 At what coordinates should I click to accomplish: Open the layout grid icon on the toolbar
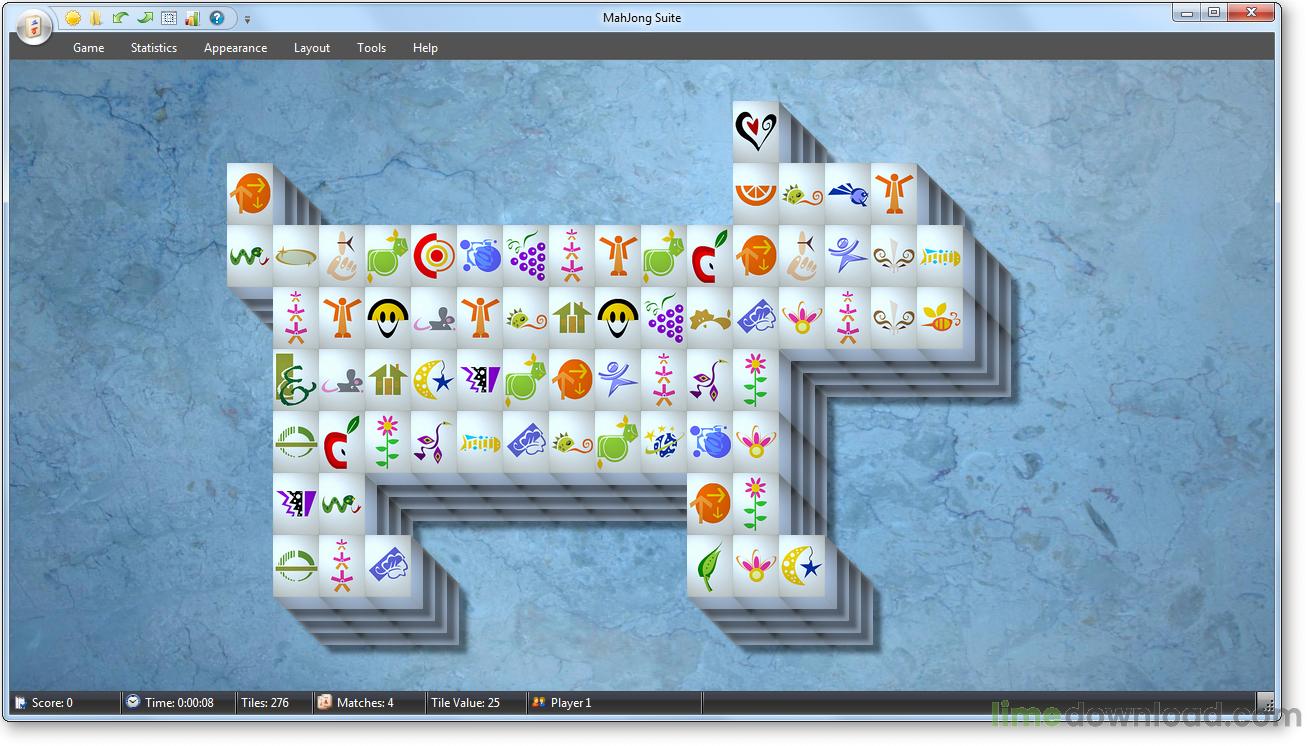pos(168,18)
